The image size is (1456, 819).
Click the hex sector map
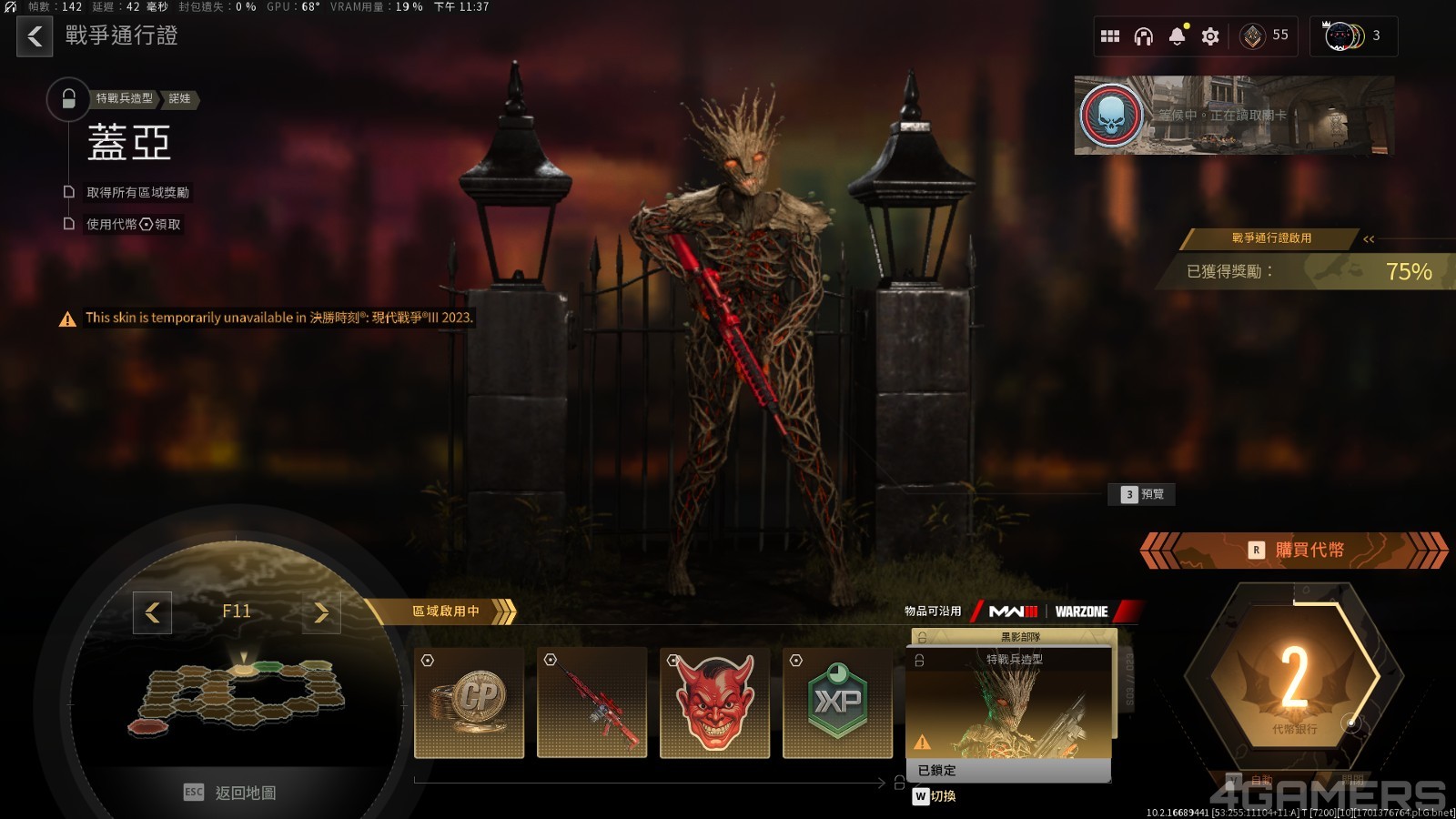point(238,696)
